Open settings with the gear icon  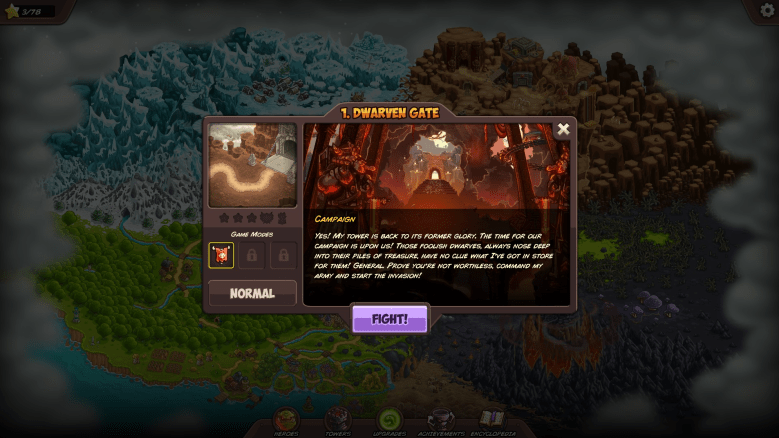[x=763, y=11]
